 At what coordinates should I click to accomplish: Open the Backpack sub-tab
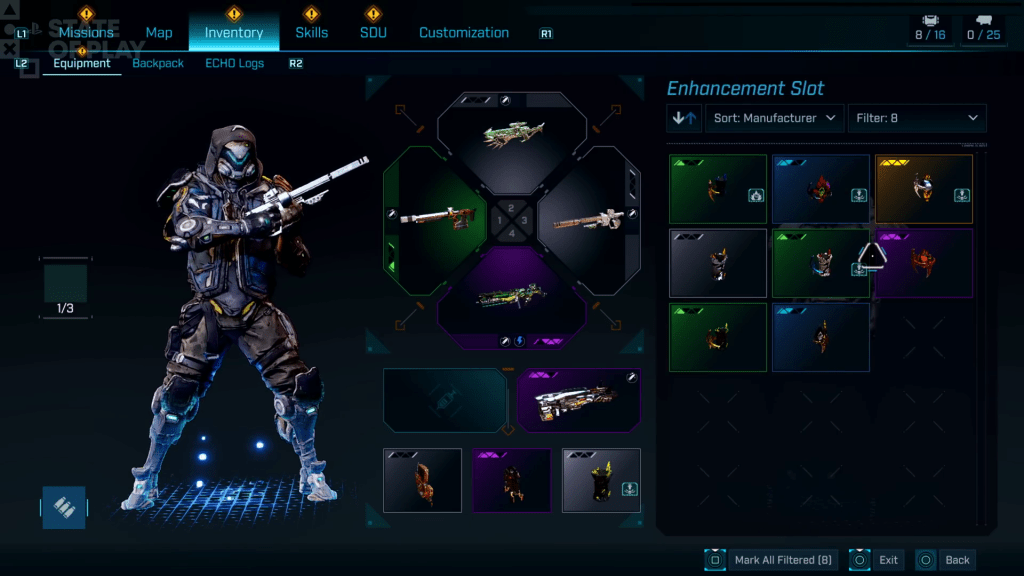[x=158, y=63]
